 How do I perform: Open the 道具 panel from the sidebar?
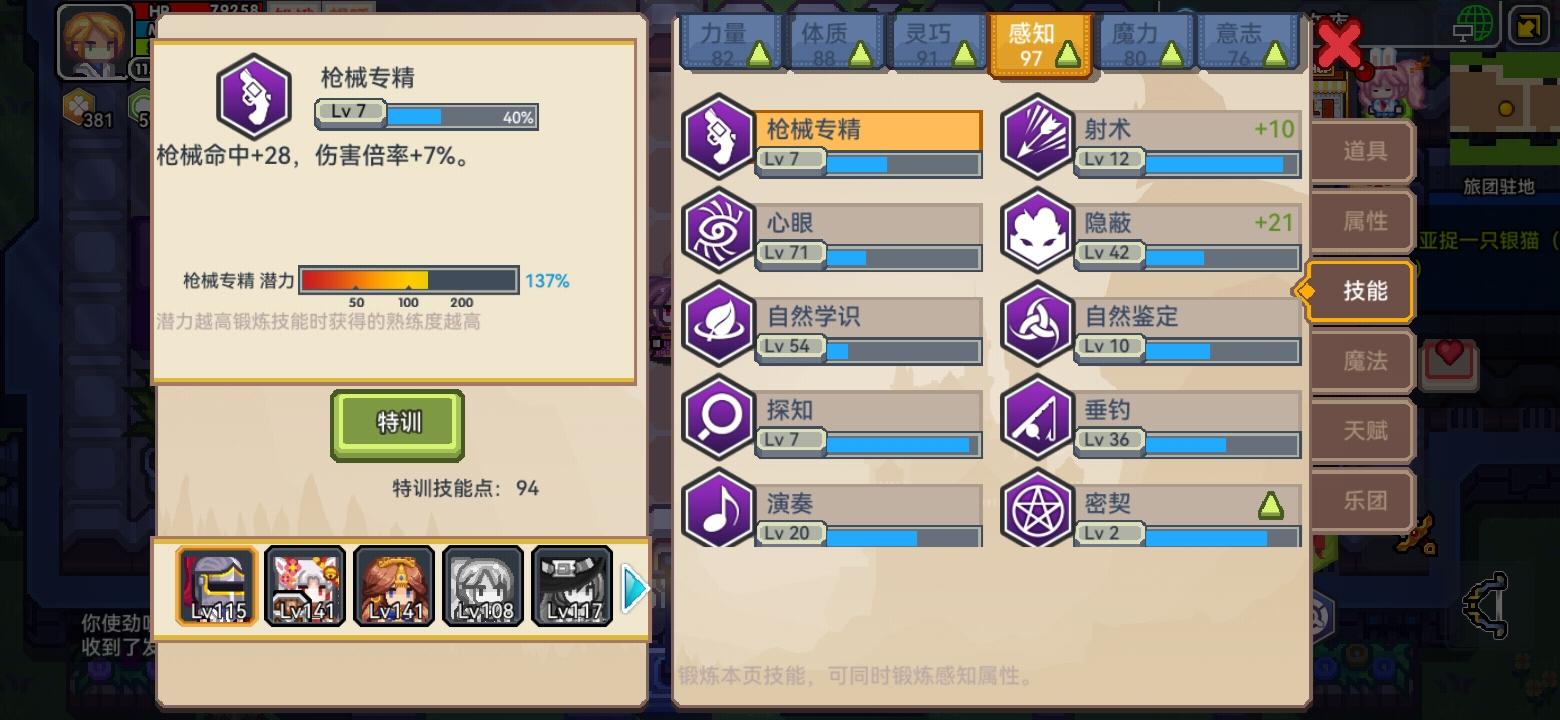1361,152
